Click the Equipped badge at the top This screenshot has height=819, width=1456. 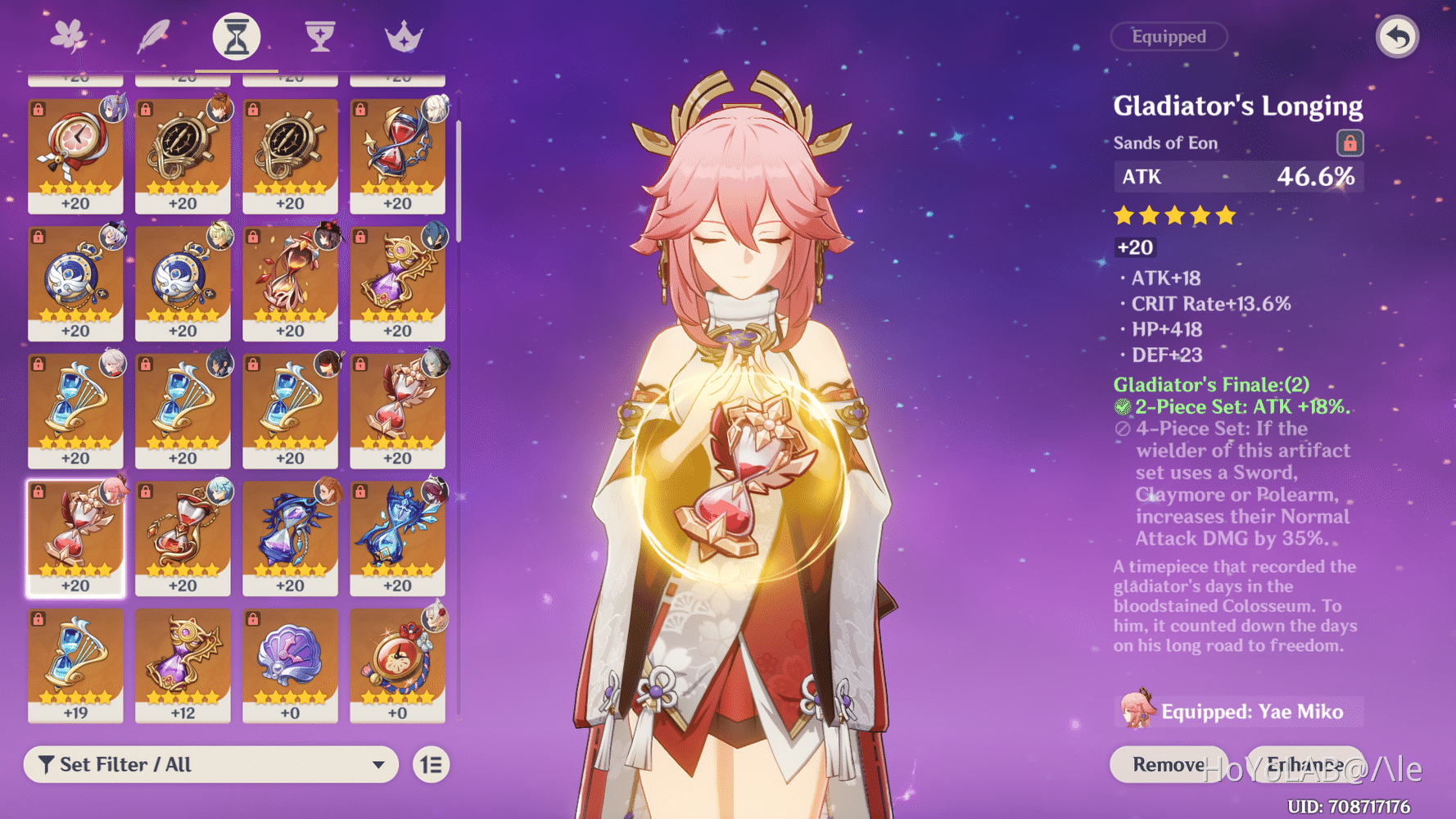[1169, 36]
